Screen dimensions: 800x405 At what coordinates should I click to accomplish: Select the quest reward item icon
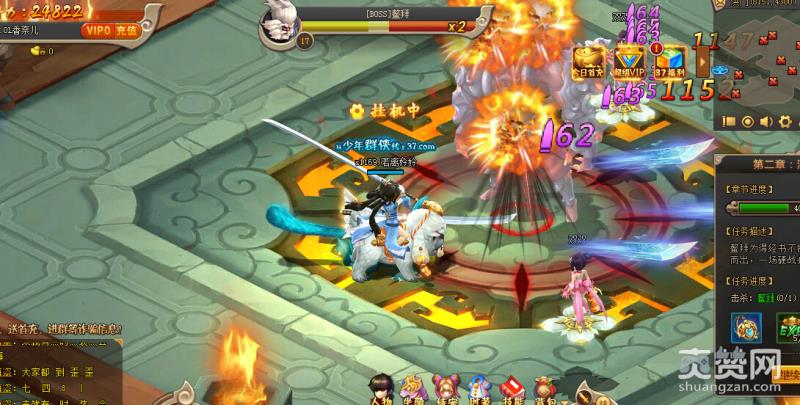(745, 327)
